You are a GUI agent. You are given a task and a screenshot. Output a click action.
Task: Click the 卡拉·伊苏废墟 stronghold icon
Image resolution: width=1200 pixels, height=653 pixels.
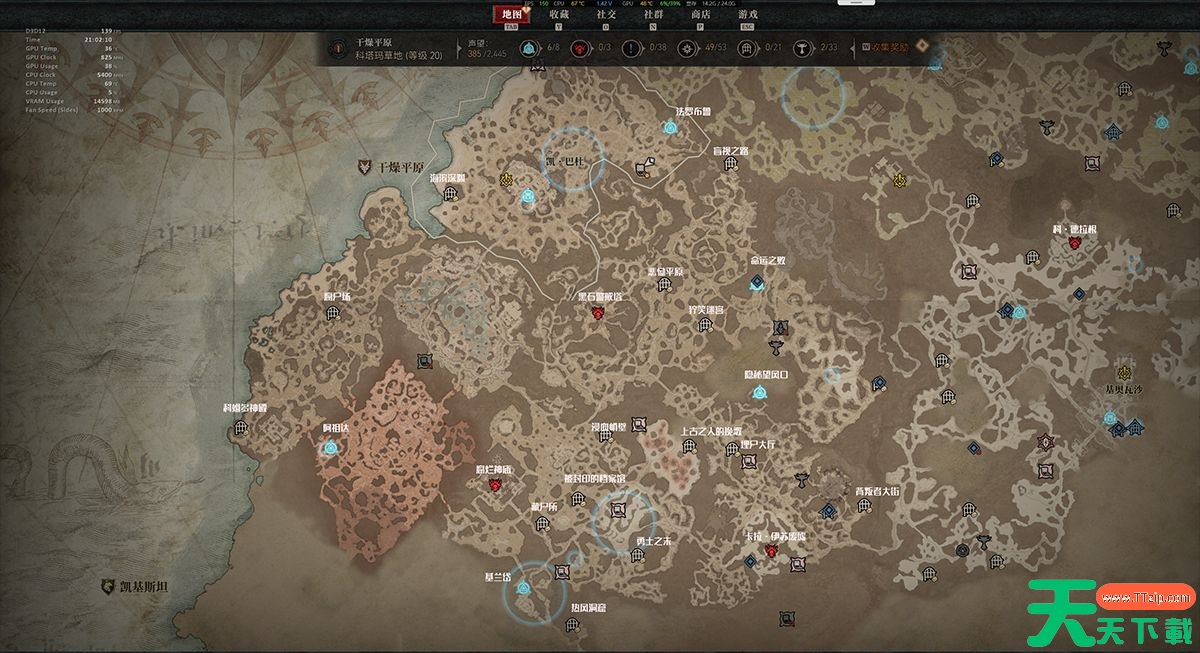[x=773, y=551]
